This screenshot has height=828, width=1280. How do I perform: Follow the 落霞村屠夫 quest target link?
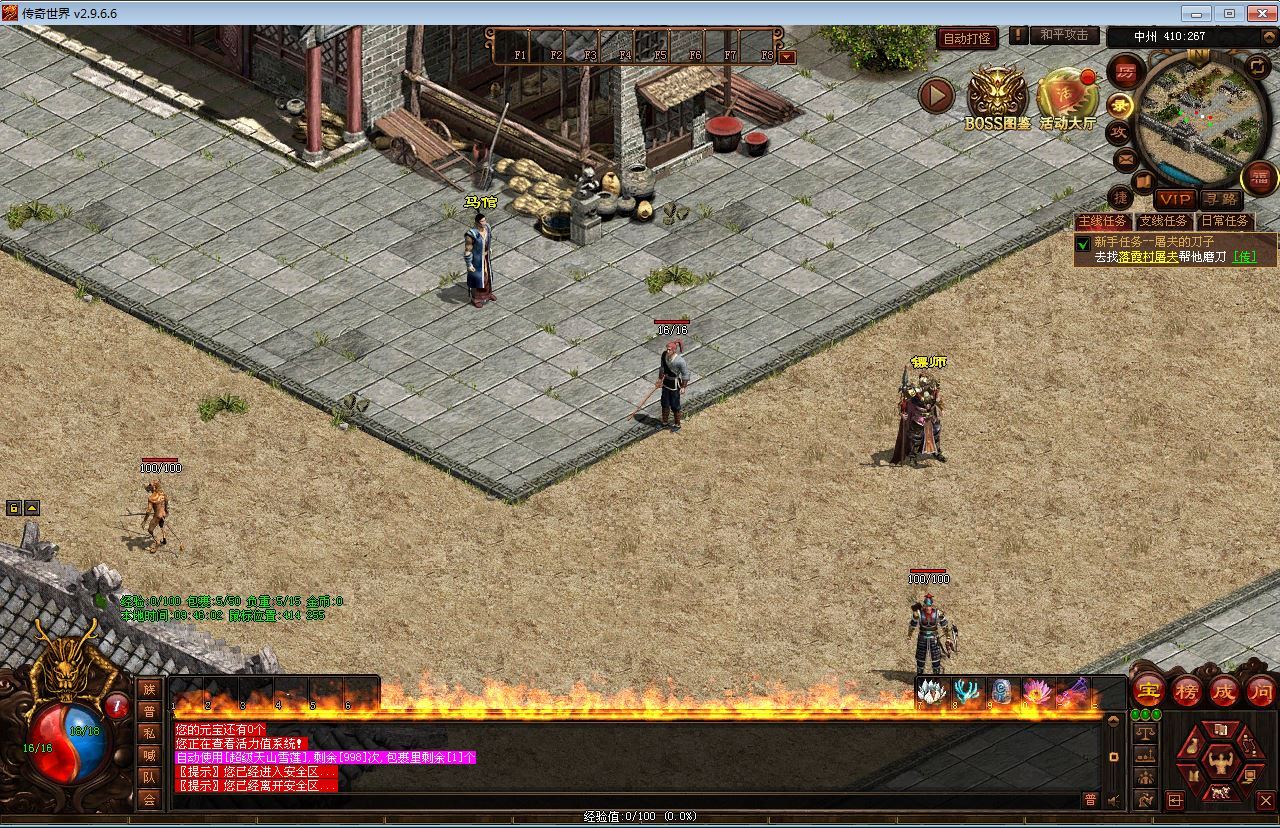pos(1147,257)
